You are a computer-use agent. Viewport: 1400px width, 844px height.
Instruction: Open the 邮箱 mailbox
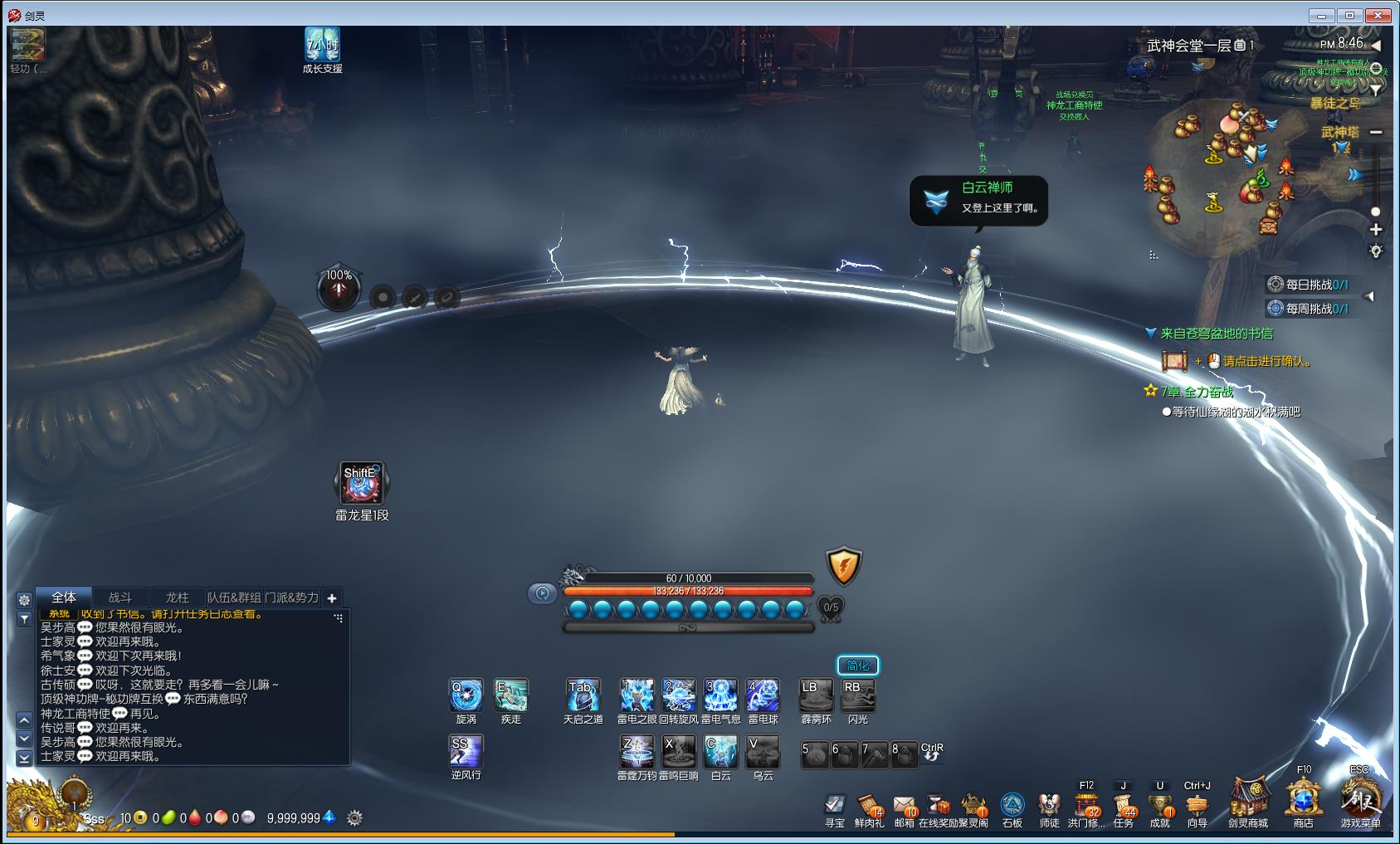point(904,805)
